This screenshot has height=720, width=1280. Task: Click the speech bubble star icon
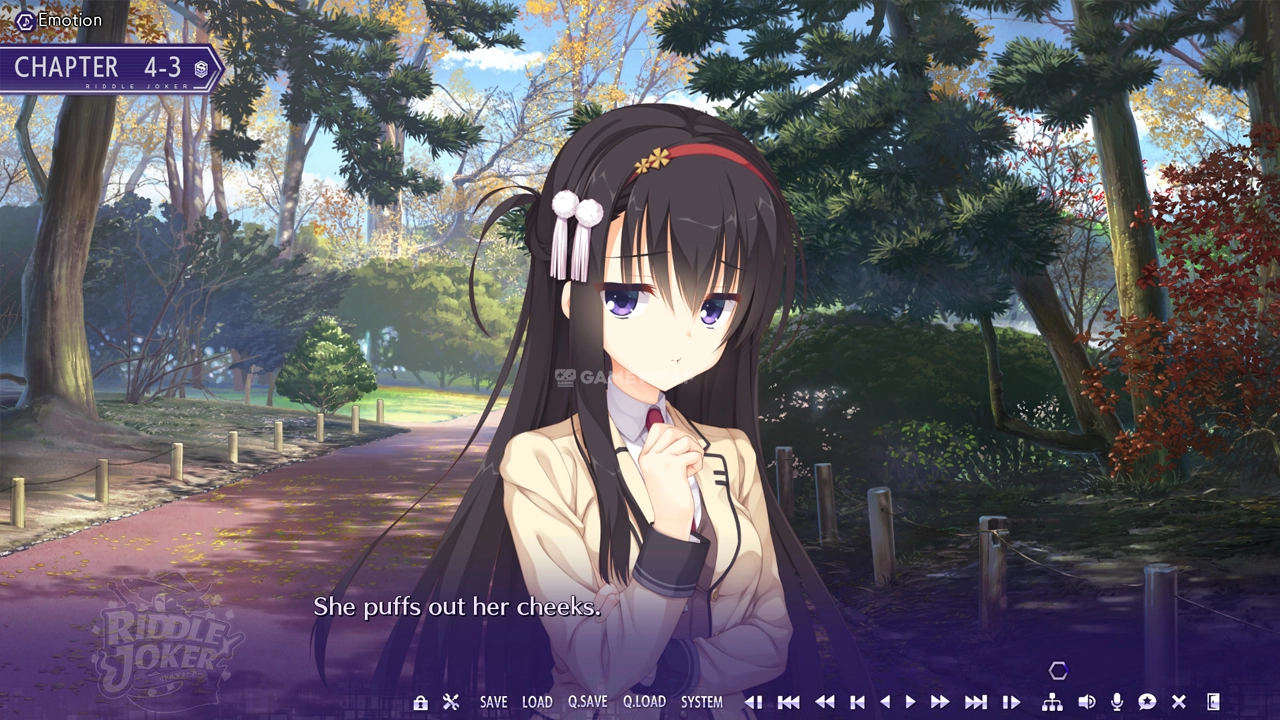pos(1147,702)
